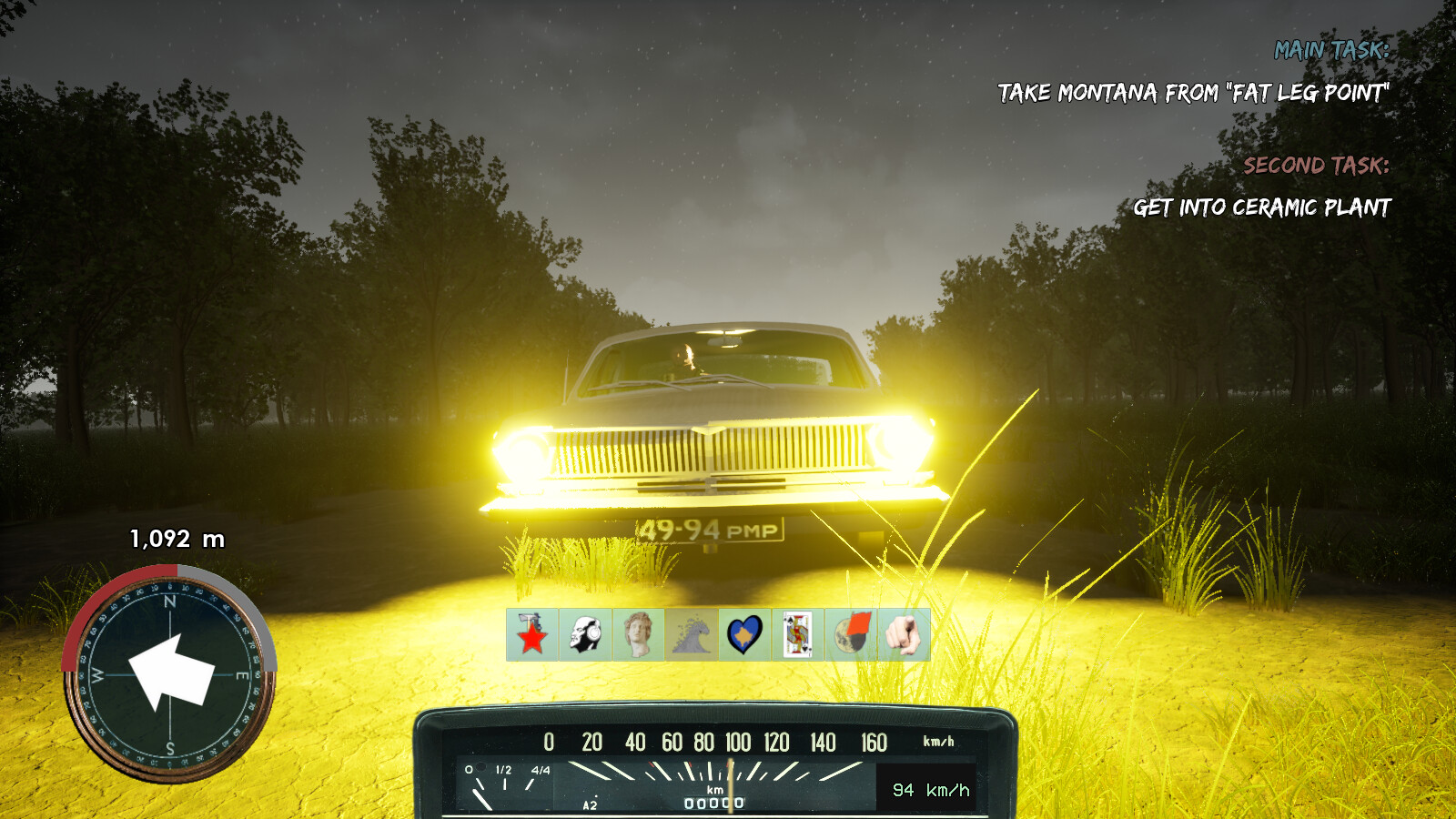Select the red star and hammer icon
Viewport: 1456px width, 819px height.
pos(532,634)
